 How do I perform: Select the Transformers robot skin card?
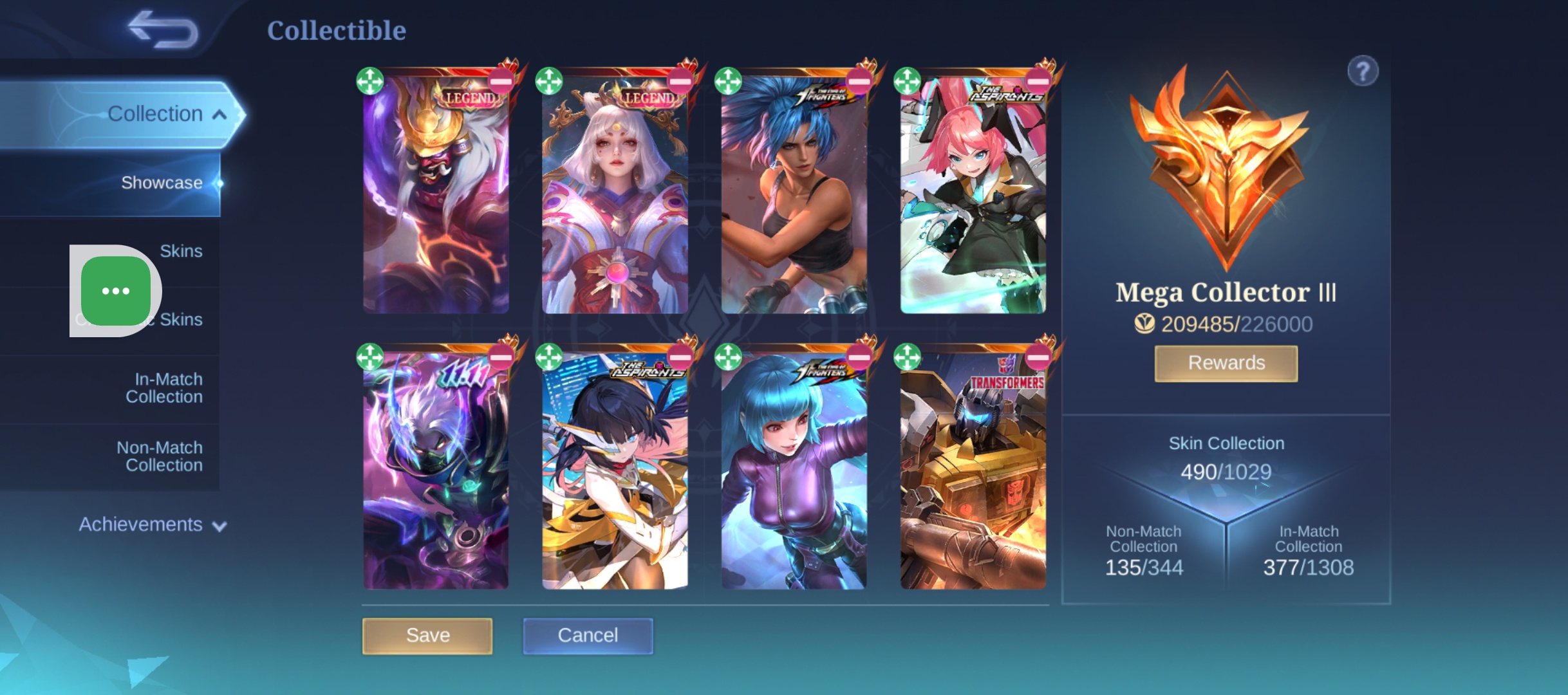pyautogui.click(x=973, y=476)
